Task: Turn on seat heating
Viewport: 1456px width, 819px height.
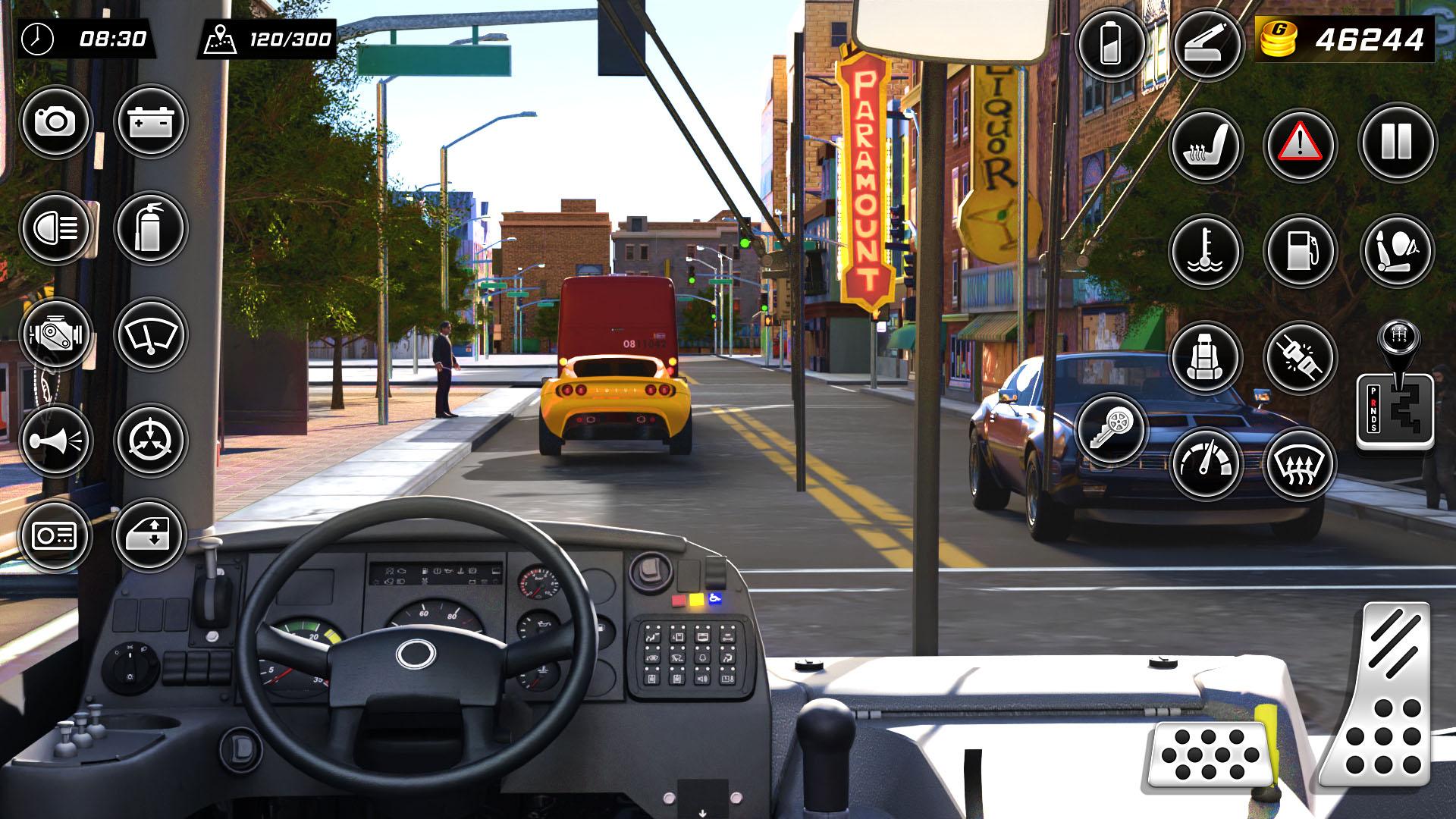Action: 1207,146
